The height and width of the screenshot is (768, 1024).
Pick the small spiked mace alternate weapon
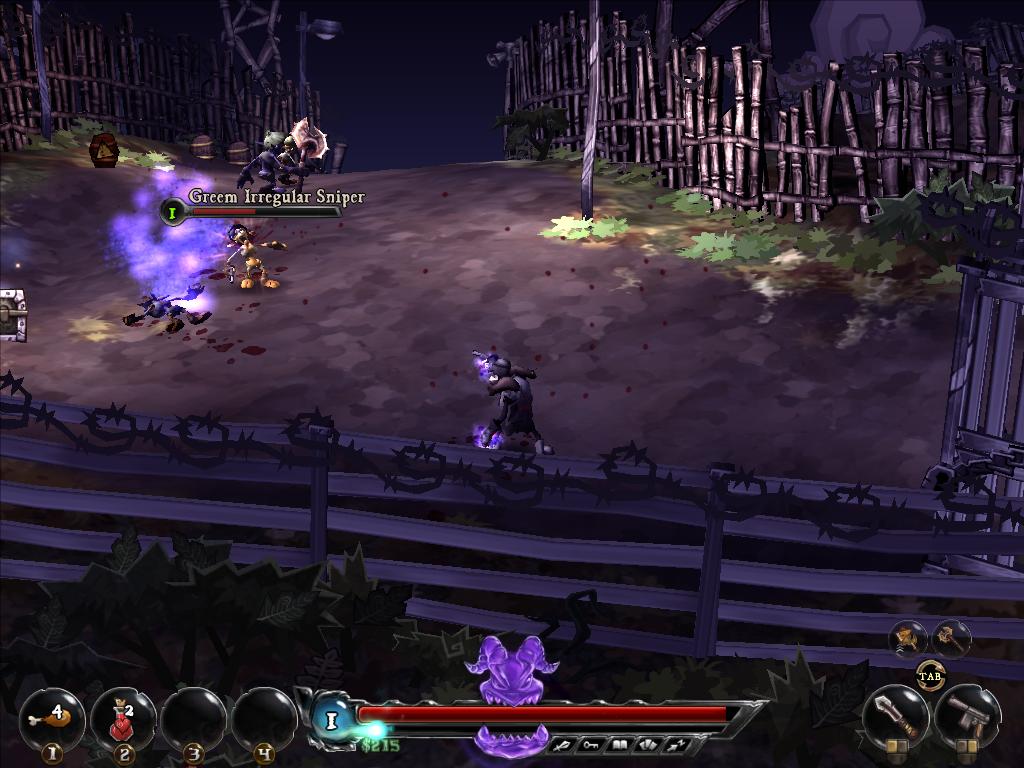pos(950,637)
